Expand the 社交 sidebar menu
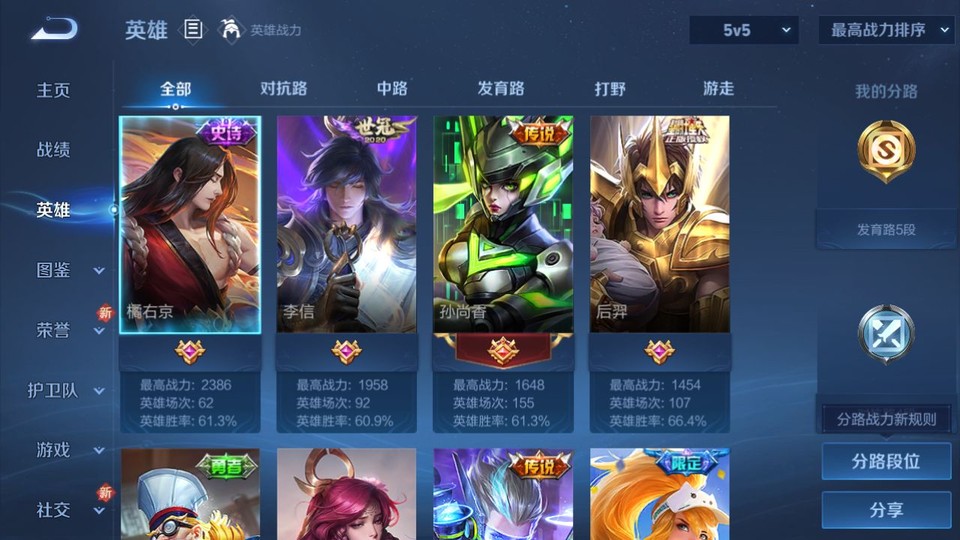The height and width of the screenshot is (540, 960). point(68,510)
